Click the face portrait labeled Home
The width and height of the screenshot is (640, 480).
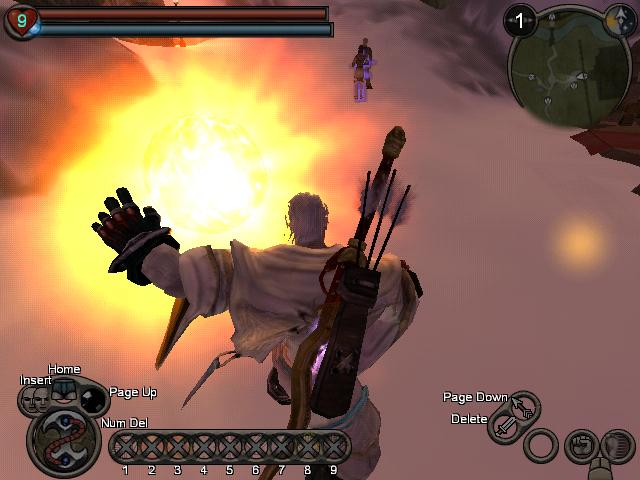click(x=64, y=392)
